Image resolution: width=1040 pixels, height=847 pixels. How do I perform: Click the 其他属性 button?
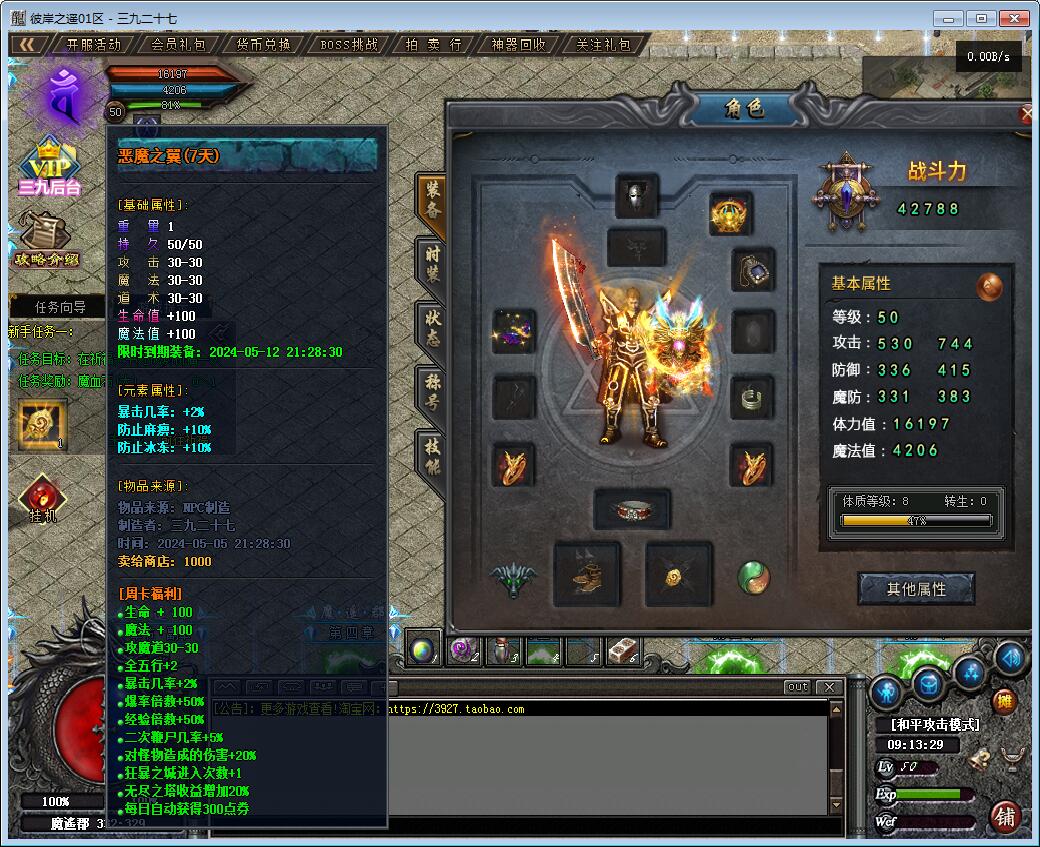click(x=916, y=589)
